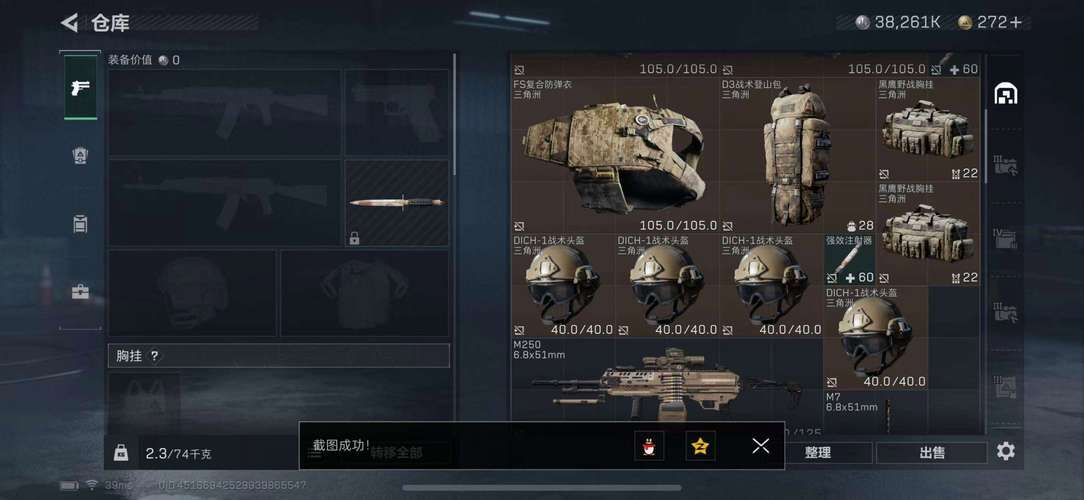Open the 出售 sell mode

[x=932, y=452]
